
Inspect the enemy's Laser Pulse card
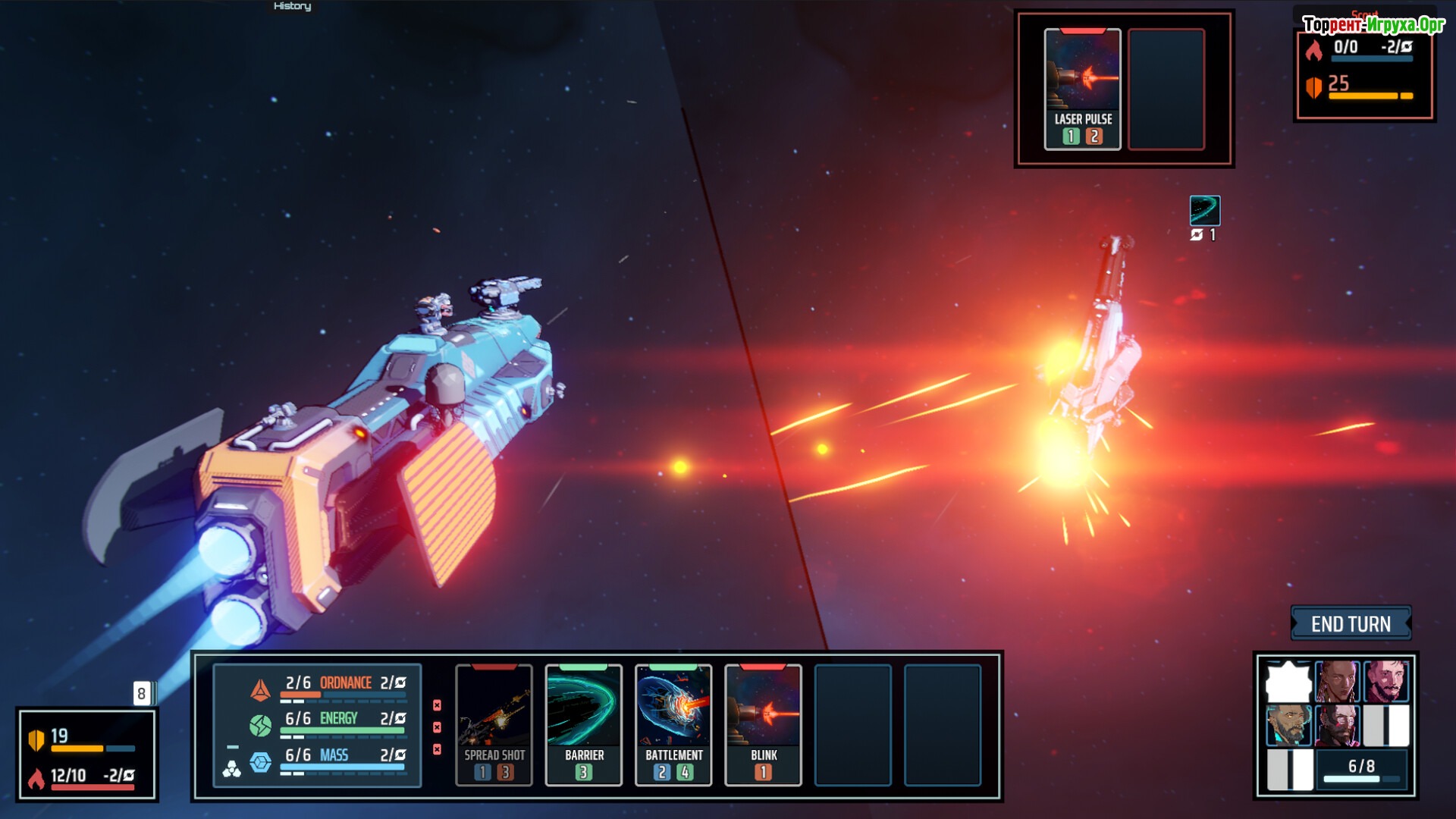click(x=1082, y=89)
